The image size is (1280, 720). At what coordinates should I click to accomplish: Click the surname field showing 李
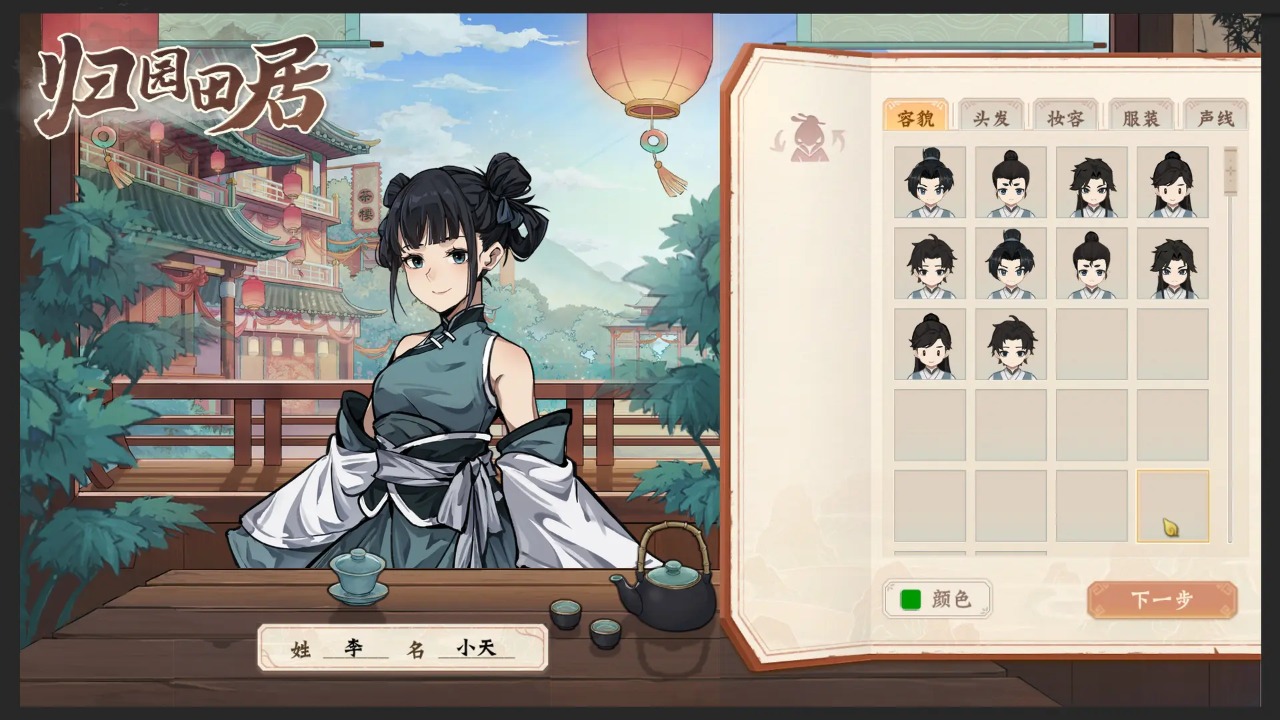355,648
